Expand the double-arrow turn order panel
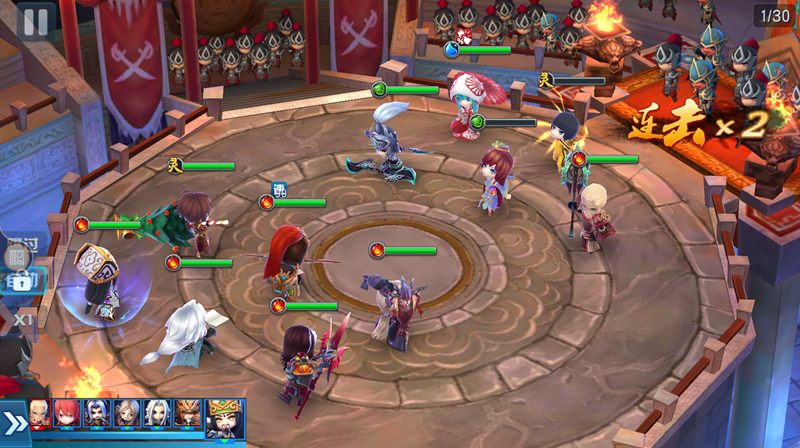800x448 pixels. click(13, 422)
